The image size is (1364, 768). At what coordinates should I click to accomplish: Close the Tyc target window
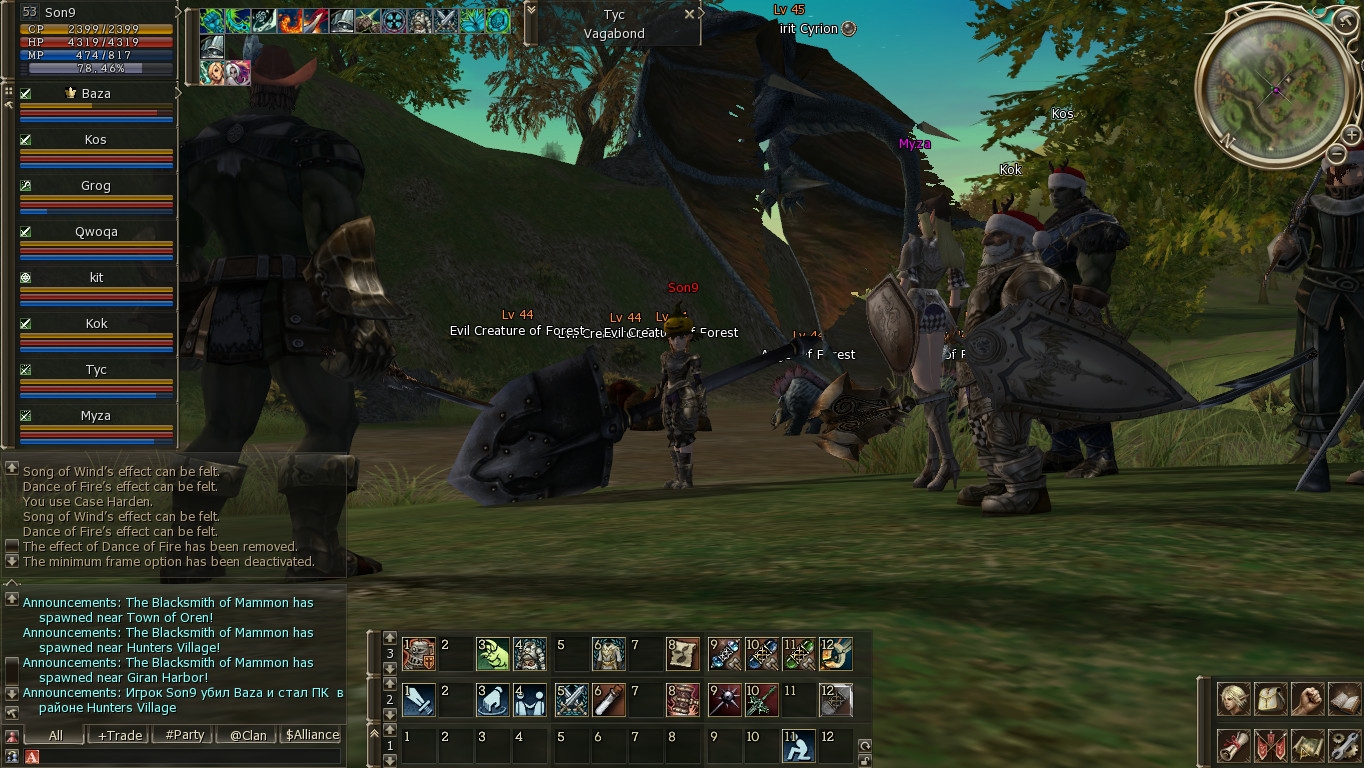(x=689, y=15)
